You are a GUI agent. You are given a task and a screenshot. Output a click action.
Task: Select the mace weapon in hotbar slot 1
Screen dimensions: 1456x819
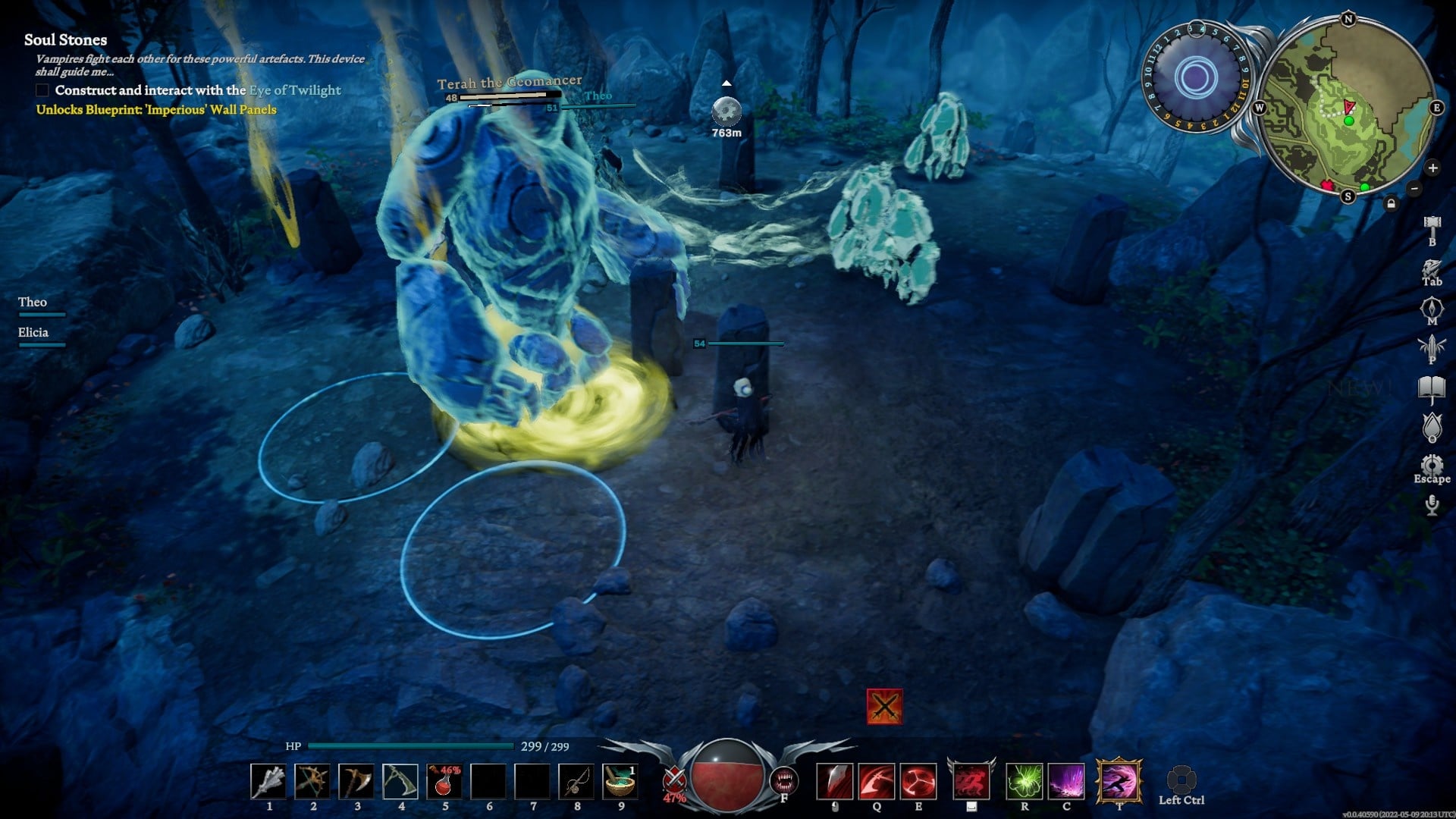pos(268,781)
